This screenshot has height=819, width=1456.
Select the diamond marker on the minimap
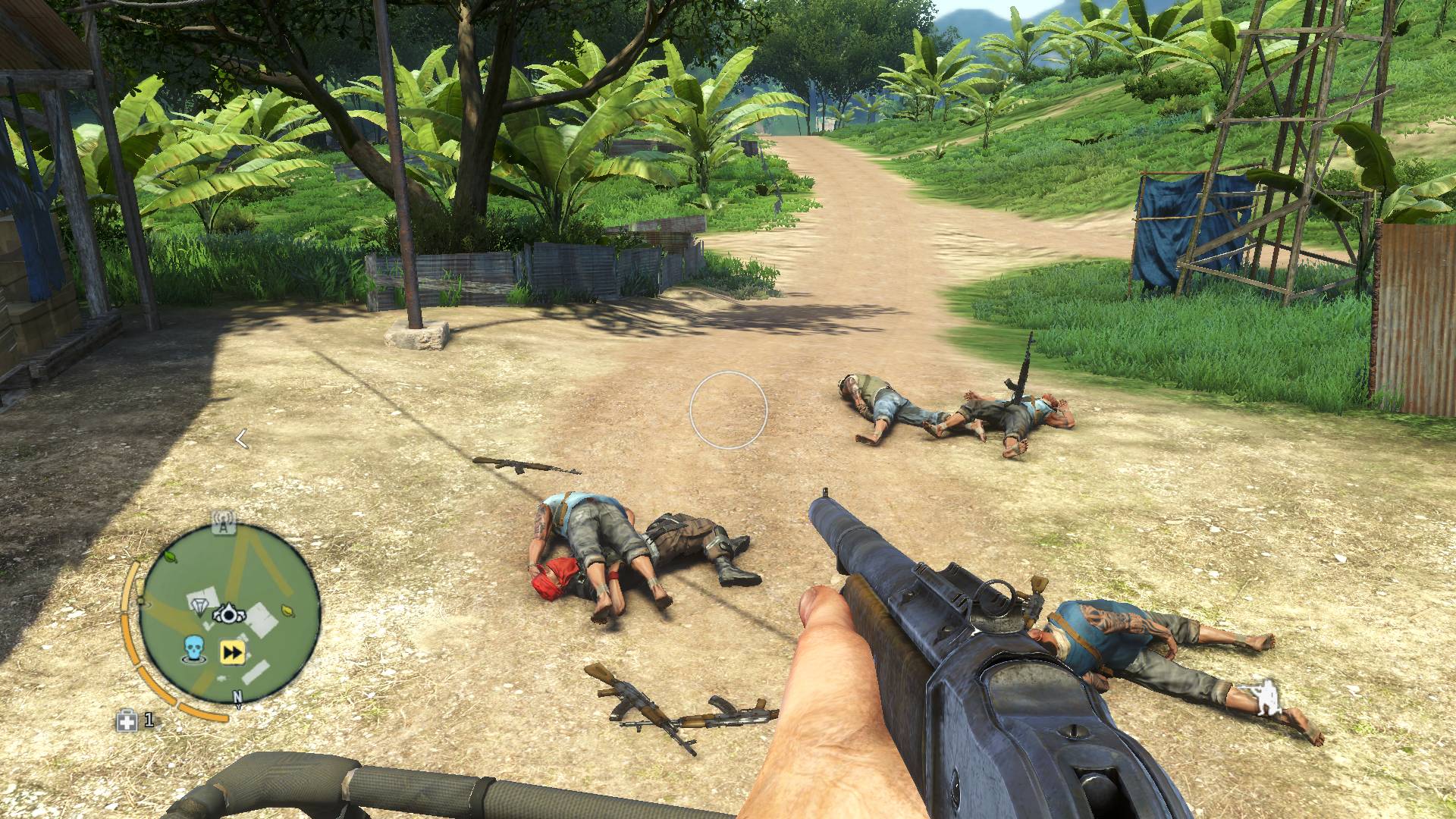(200, 607)
